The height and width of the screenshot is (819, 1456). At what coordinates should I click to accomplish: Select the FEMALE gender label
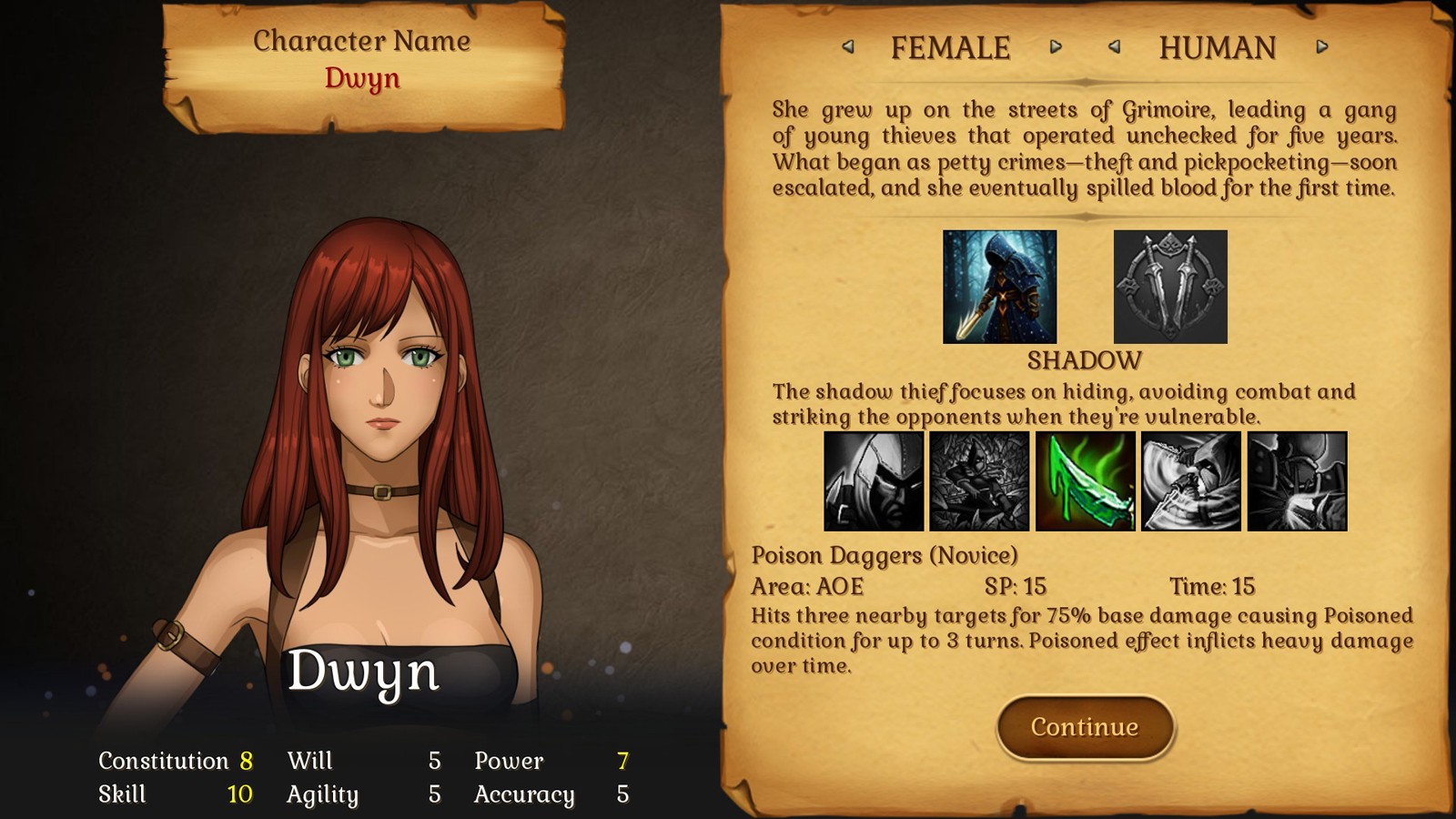951,46
